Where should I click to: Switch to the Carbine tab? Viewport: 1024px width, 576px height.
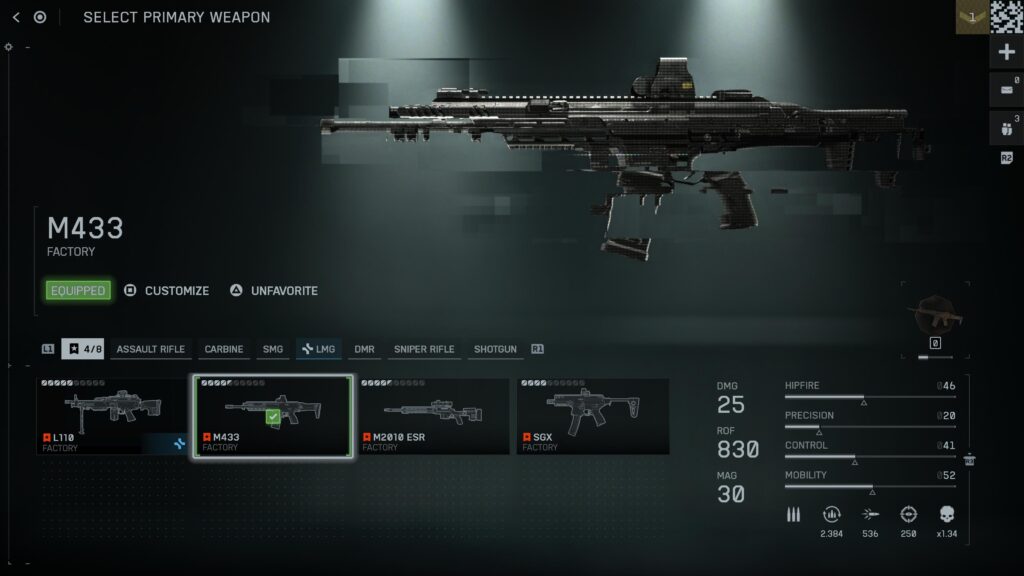pyautogui.click(x=224, y=349)
